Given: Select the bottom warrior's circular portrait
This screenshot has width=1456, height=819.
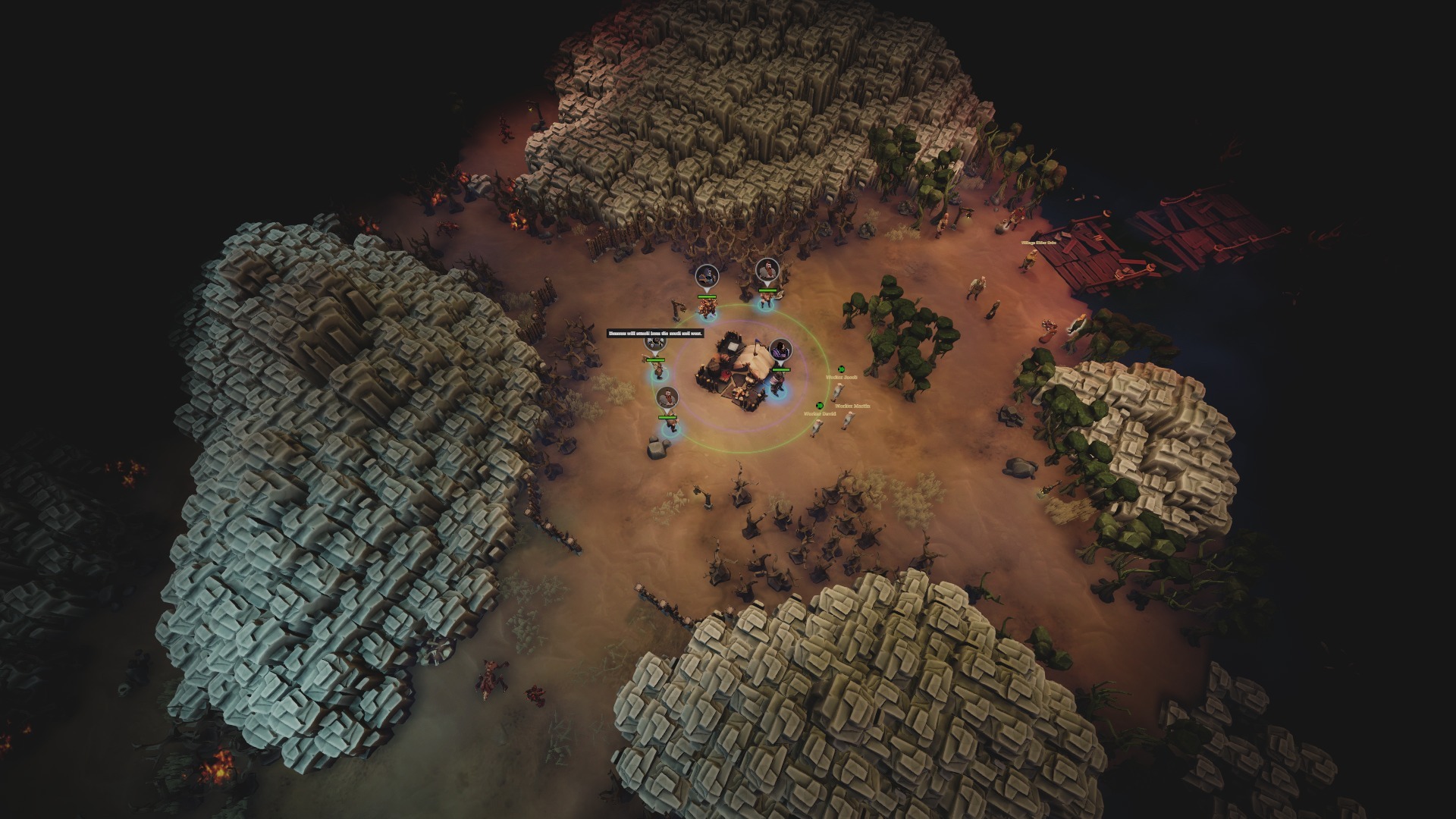Looking at the screenshot, I should 667,398.
